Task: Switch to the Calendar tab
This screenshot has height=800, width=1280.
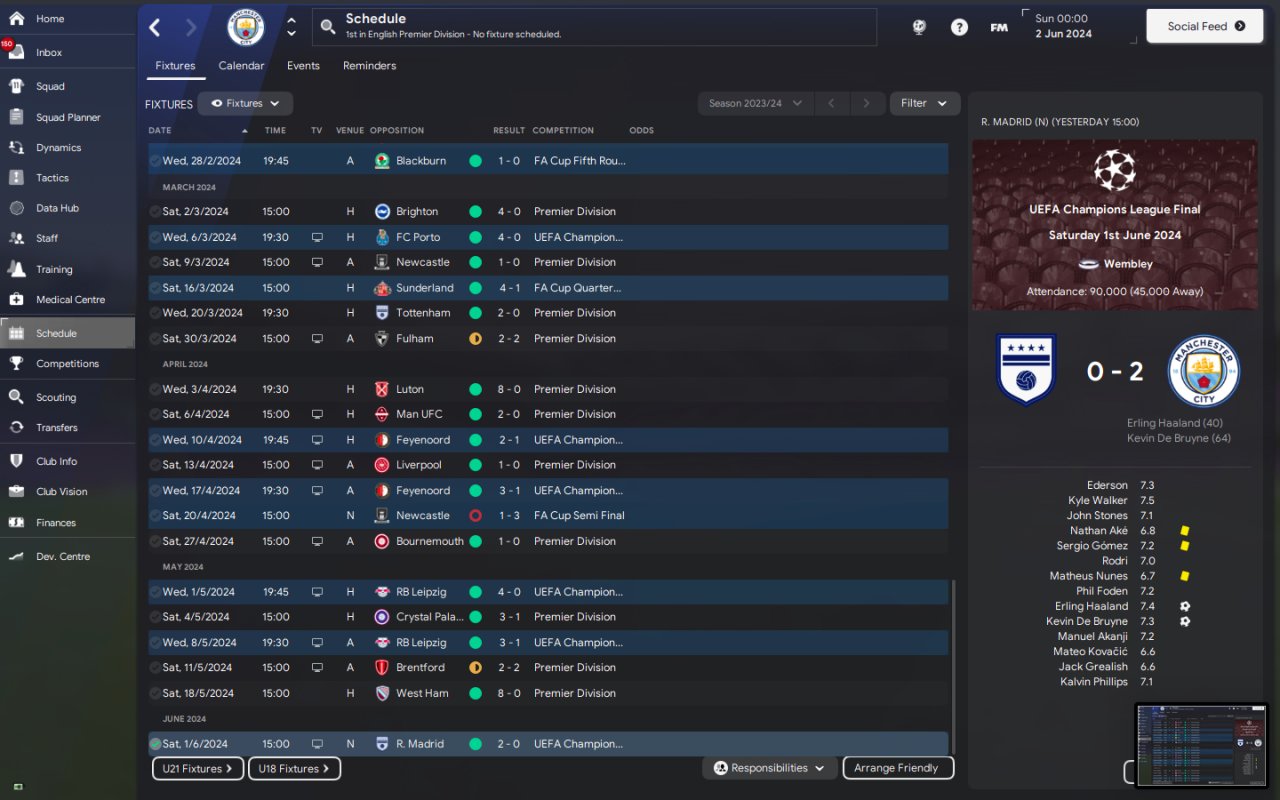Action: (241, 66)
